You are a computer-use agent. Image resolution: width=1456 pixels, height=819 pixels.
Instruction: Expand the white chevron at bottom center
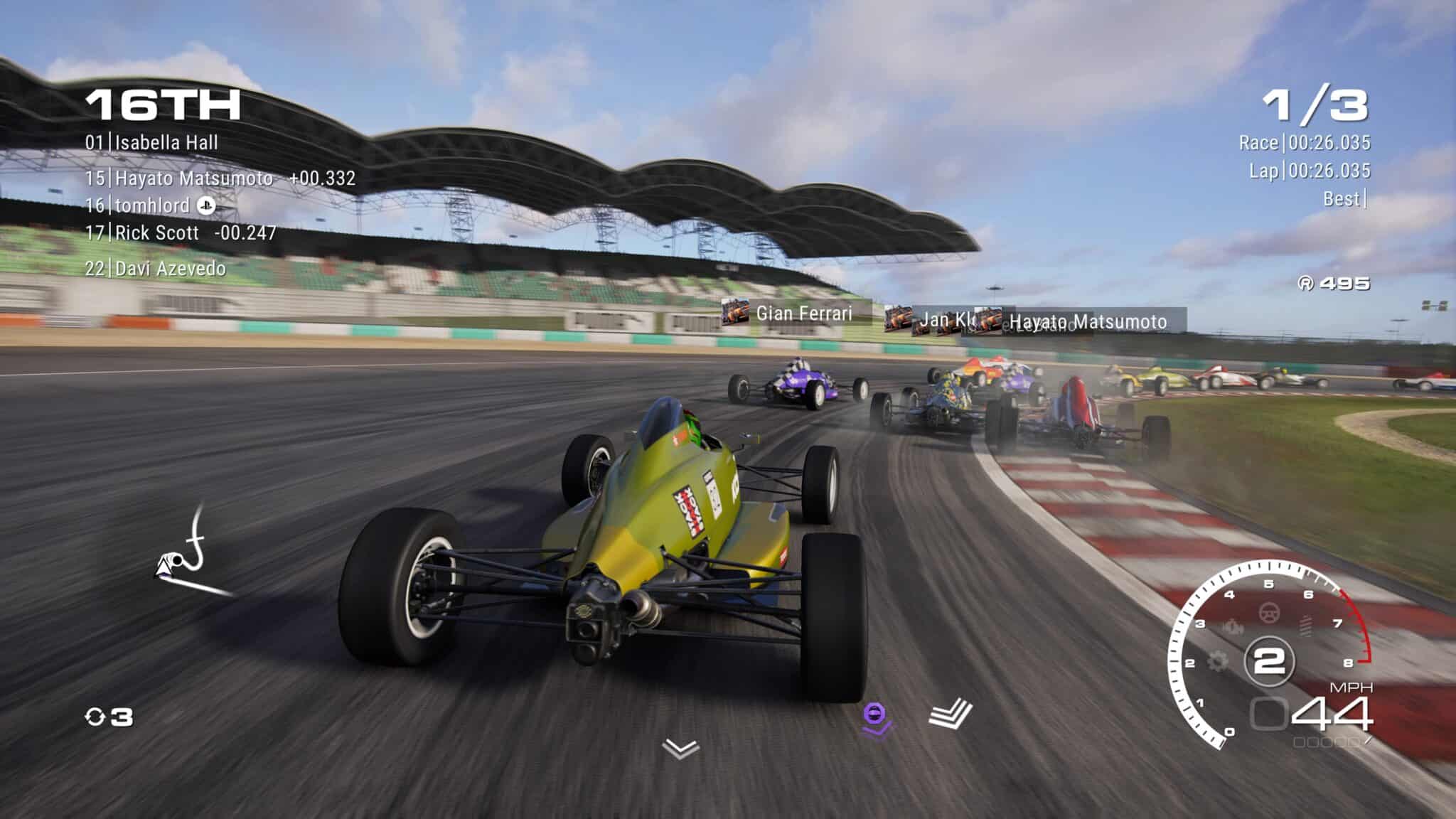coord(680,749)
